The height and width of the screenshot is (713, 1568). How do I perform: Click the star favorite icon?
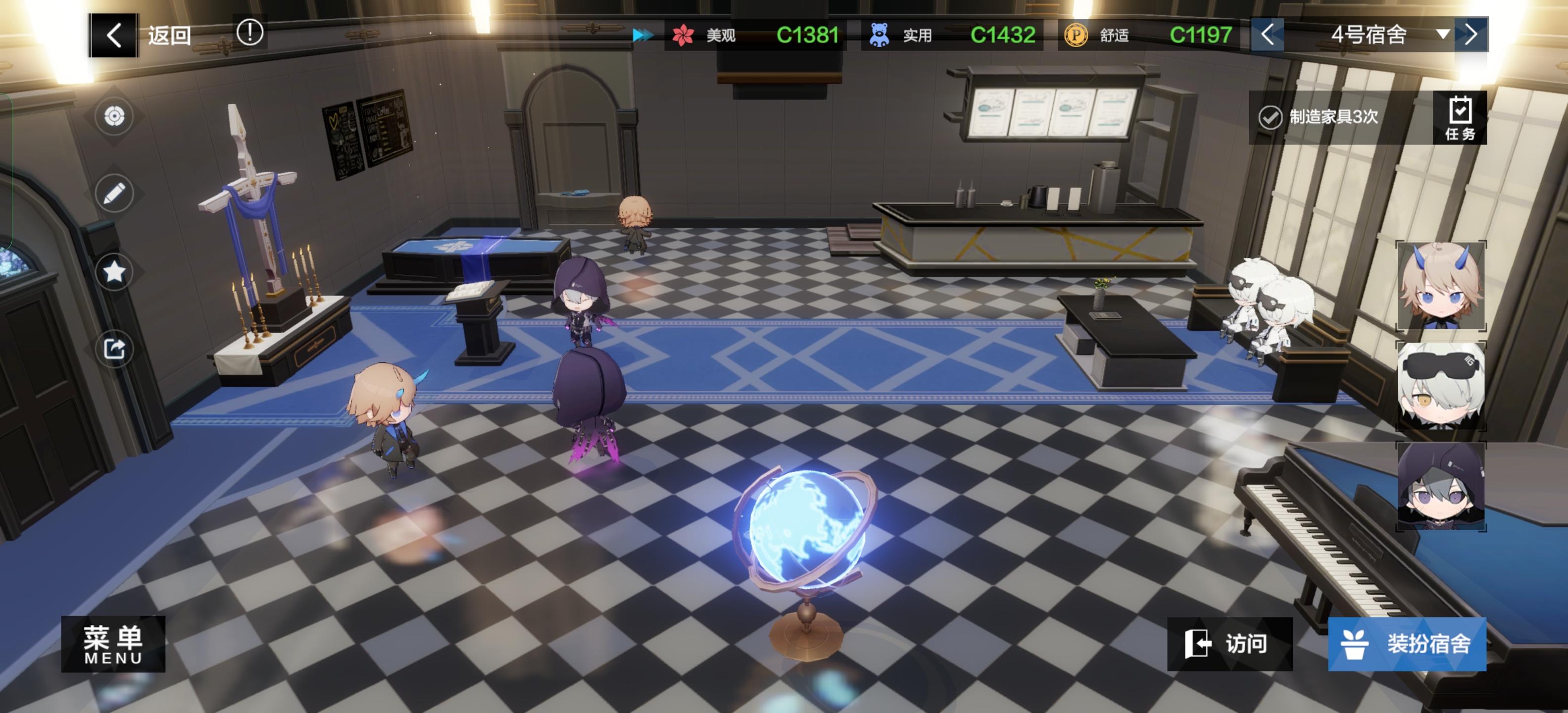pos(114,271)
